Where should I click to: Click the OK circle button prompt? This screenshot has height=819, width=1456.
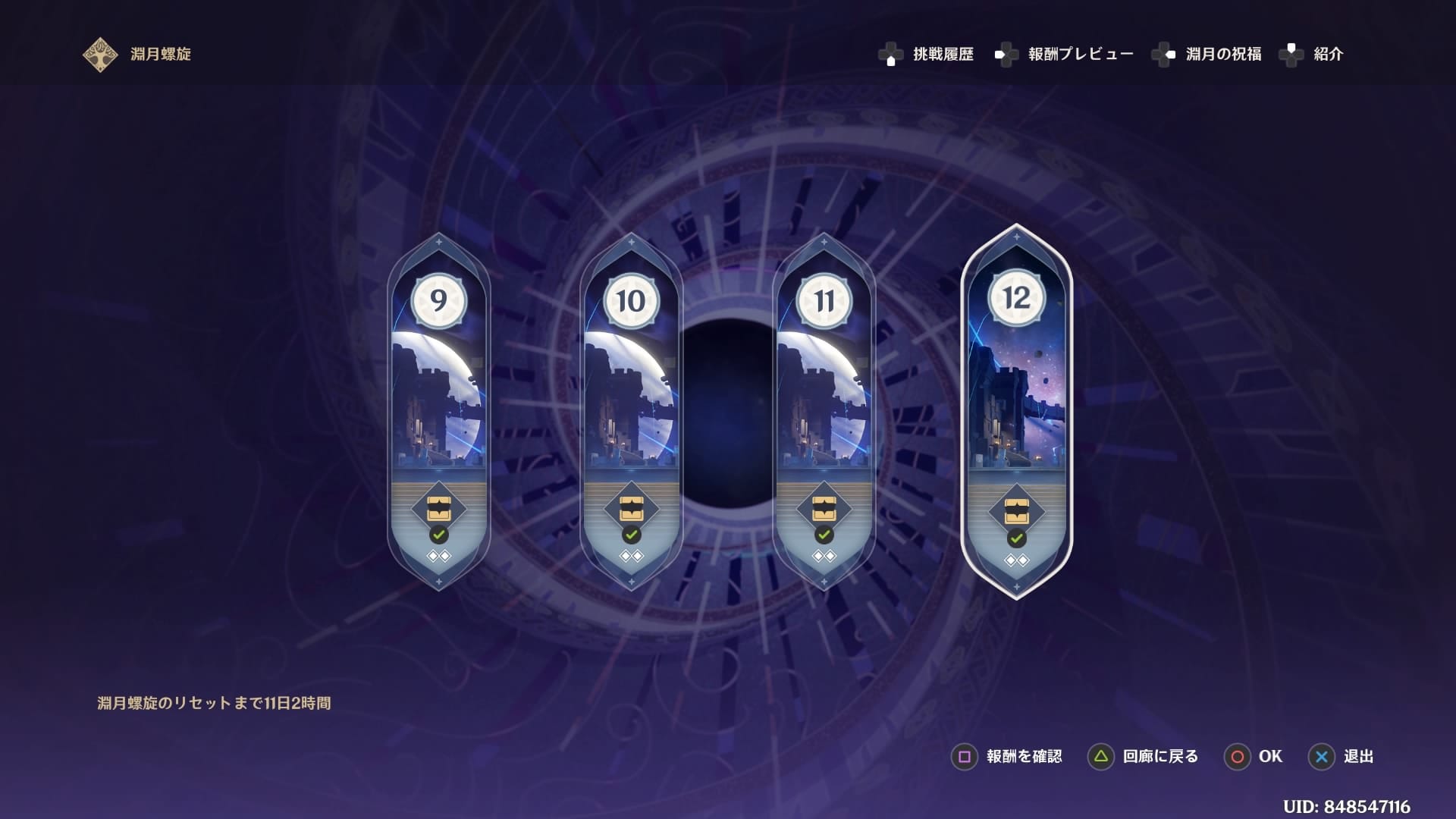tap(1254, 756)
